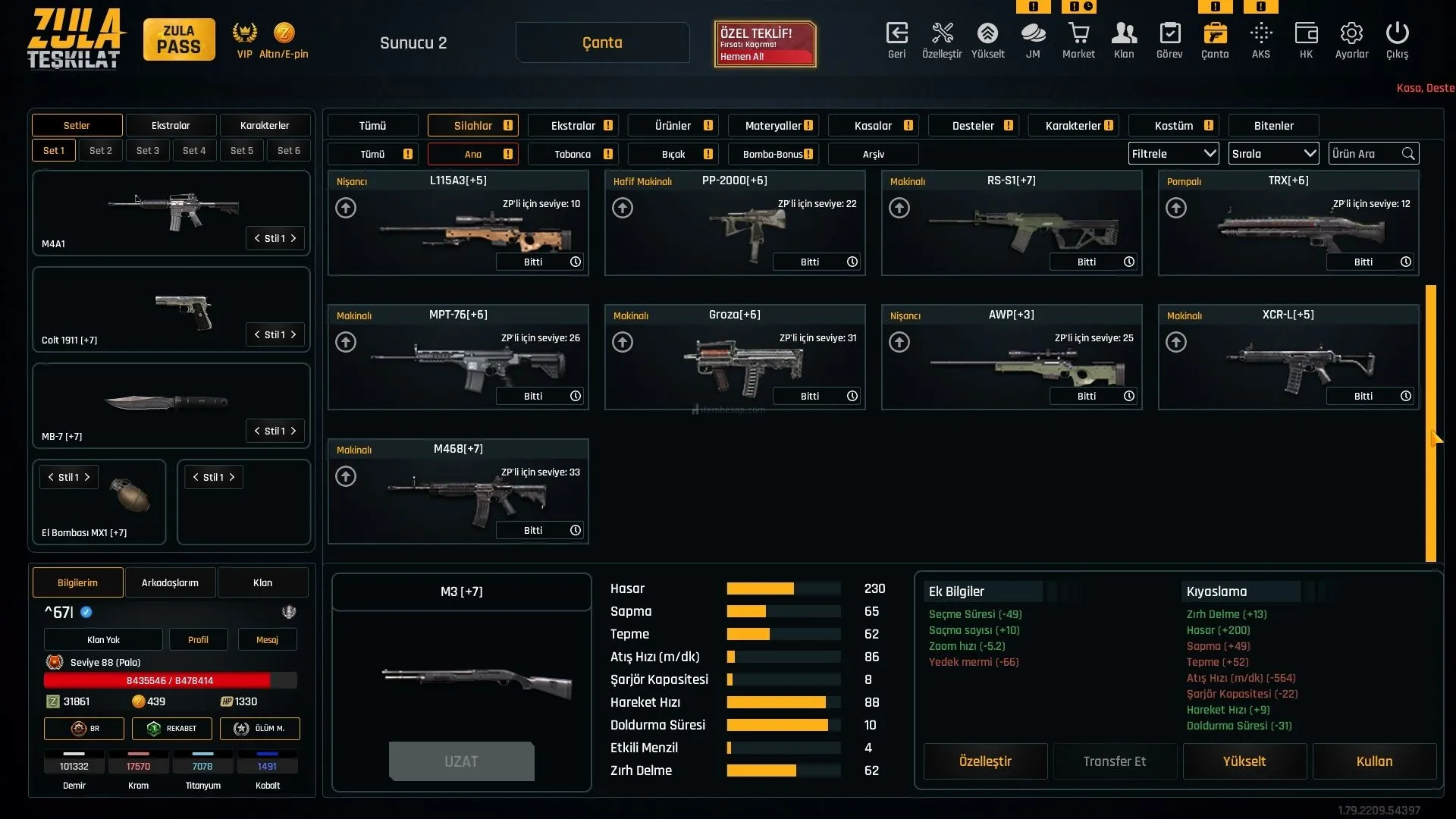Open the Arkadaşlarım friends tab

tap(170, 583)
